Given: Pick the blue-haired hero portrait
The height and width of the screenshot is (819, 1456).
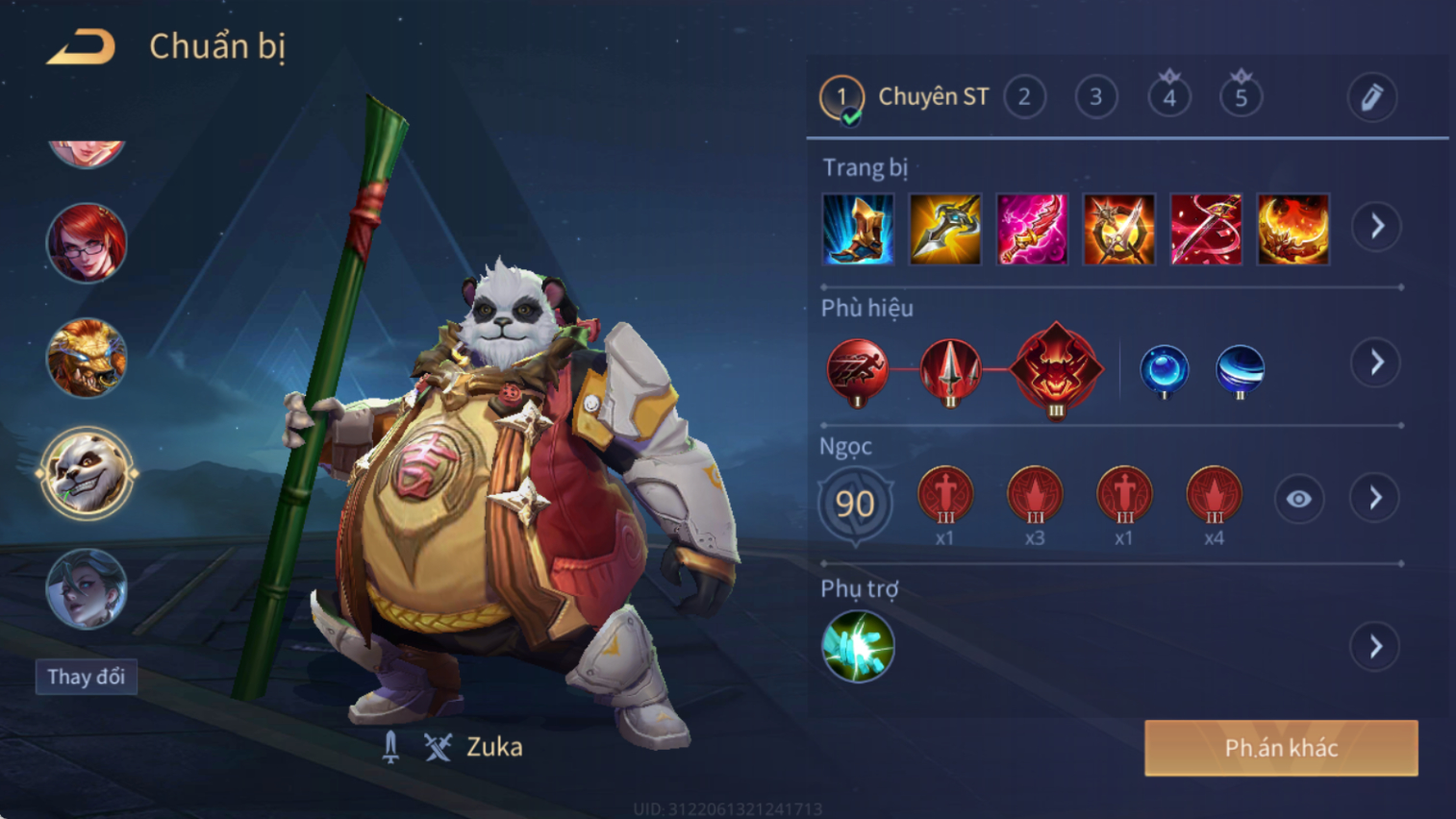Looking at the screenshot, I should (87, 588).
